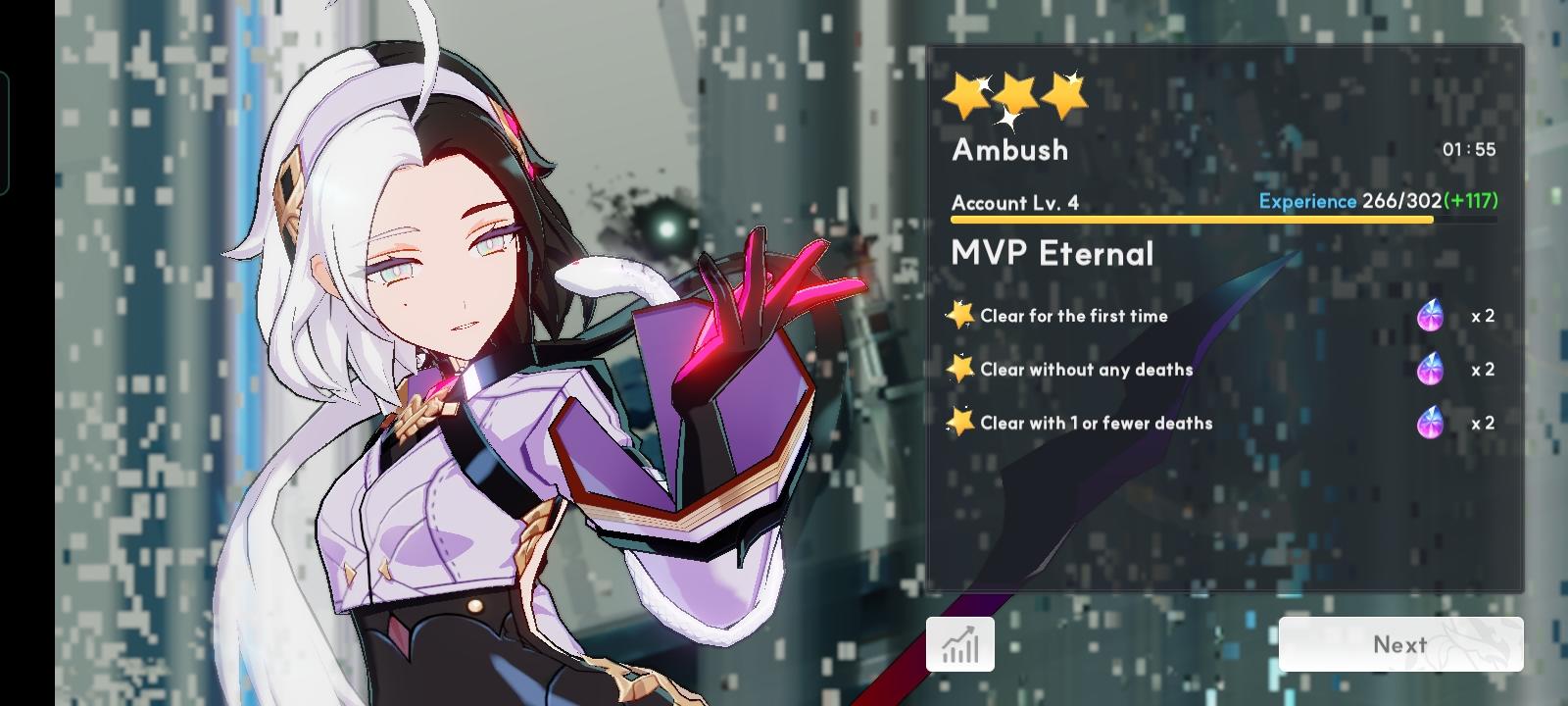The height and width of the screenshot is (706, 1568).
Task: Click the Ambush mission title
Action: click(1009, 151)
